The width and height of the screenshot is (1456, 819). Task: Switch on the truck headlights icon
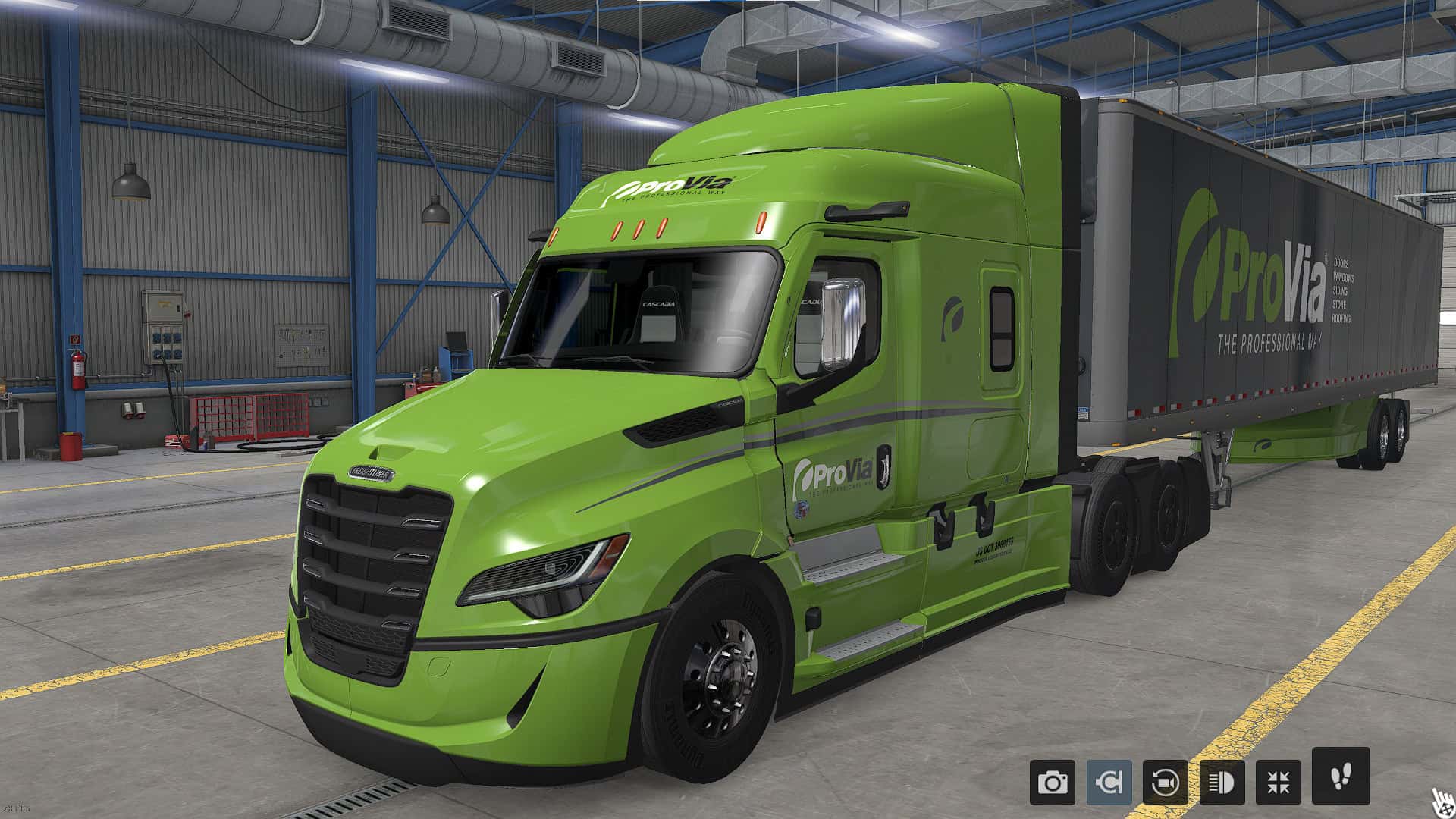tap(1222, 782)
